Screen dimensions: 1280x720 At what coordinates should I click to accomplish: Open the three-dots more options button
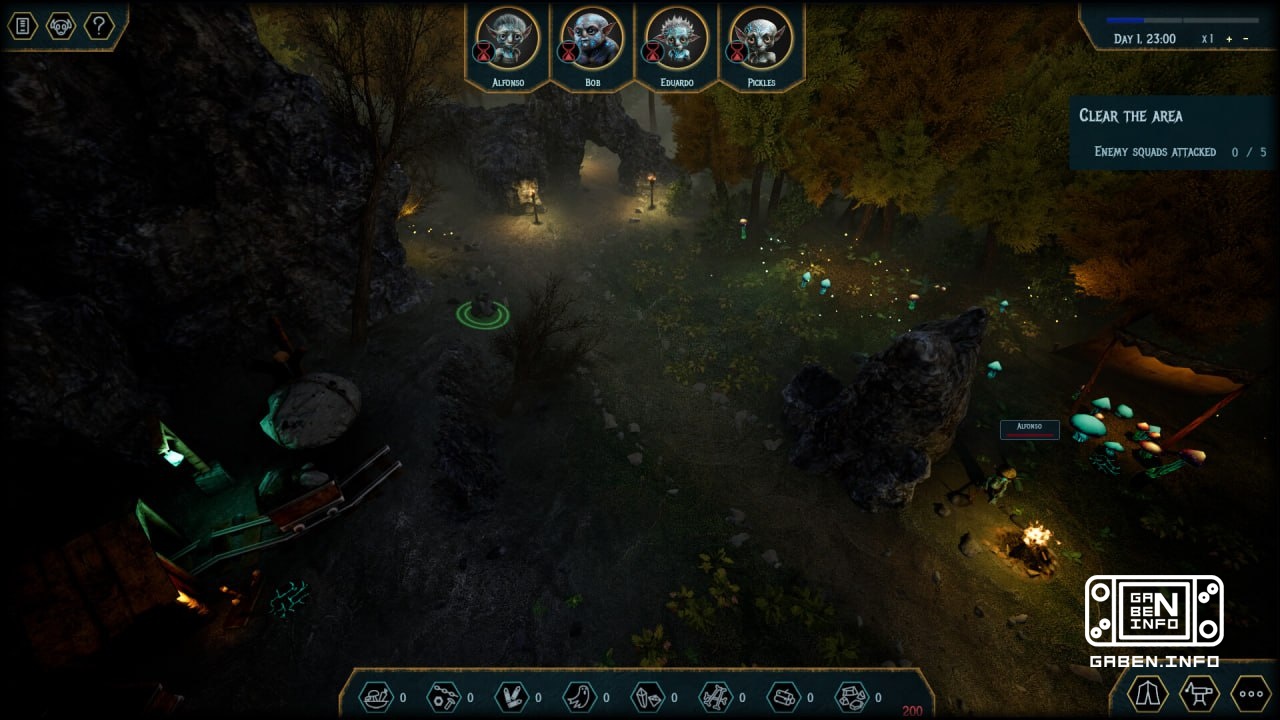click(1250, 692)
